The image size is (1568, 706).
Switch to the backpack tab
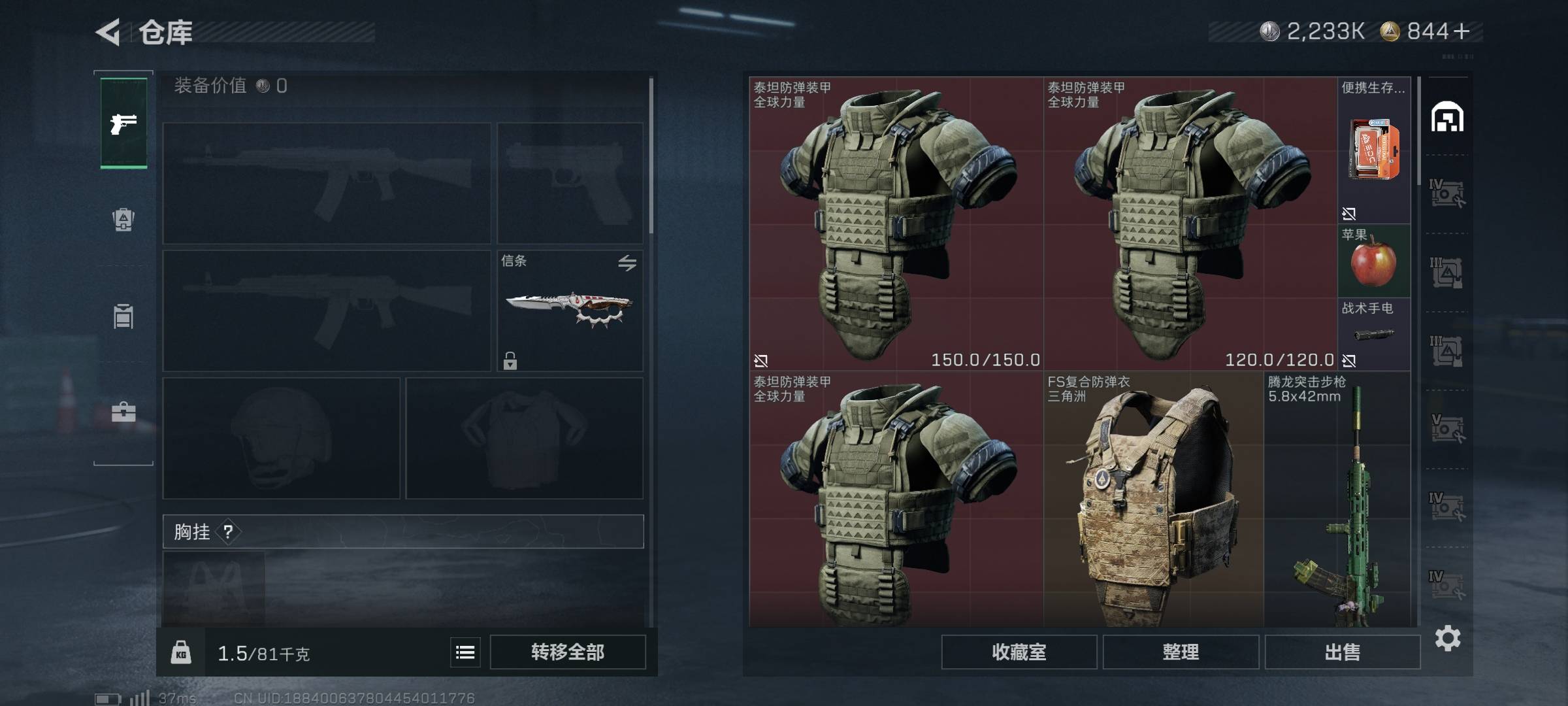click(x=123, y=219)
